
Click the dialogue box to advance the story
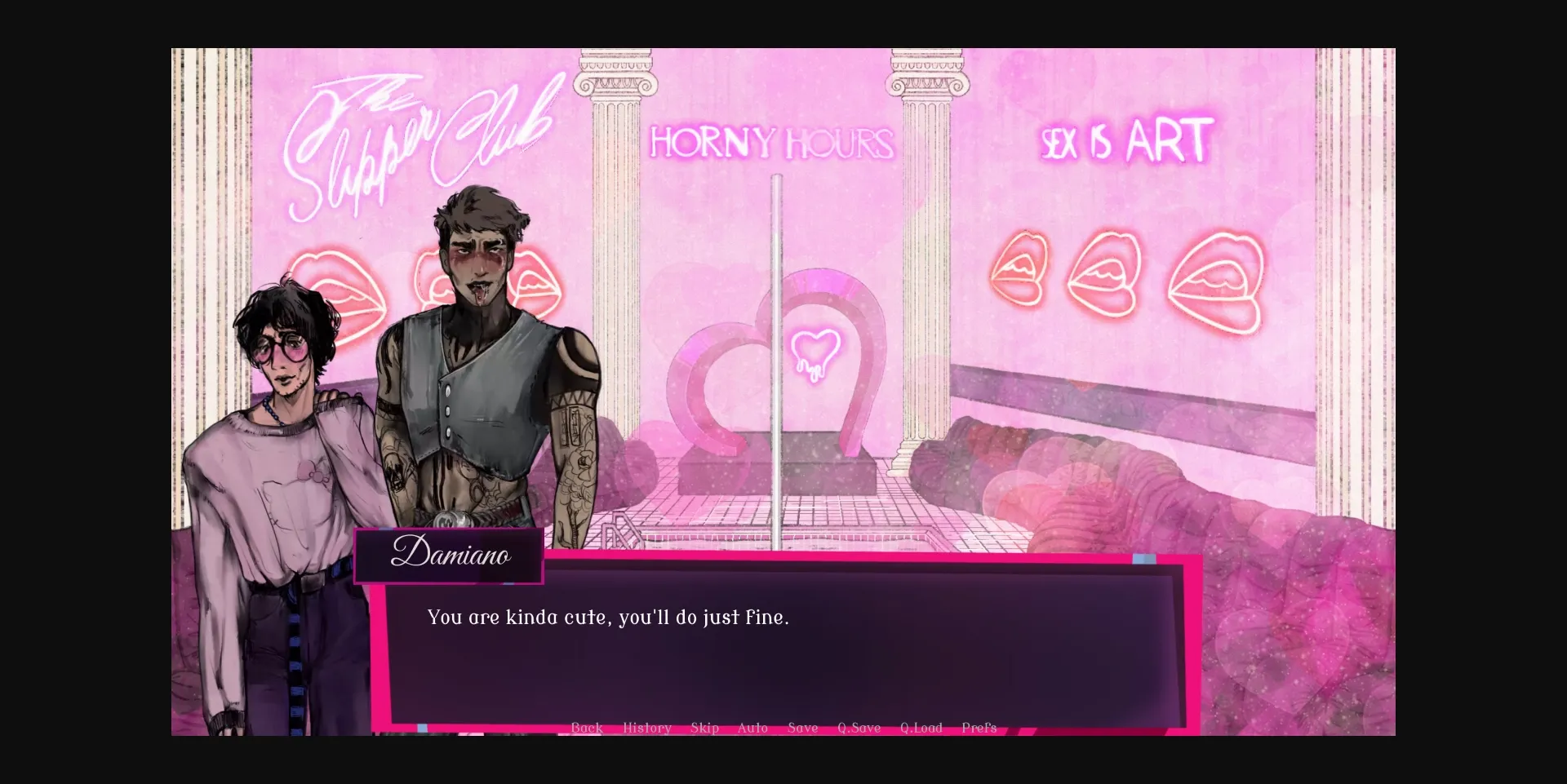(783, 644)
